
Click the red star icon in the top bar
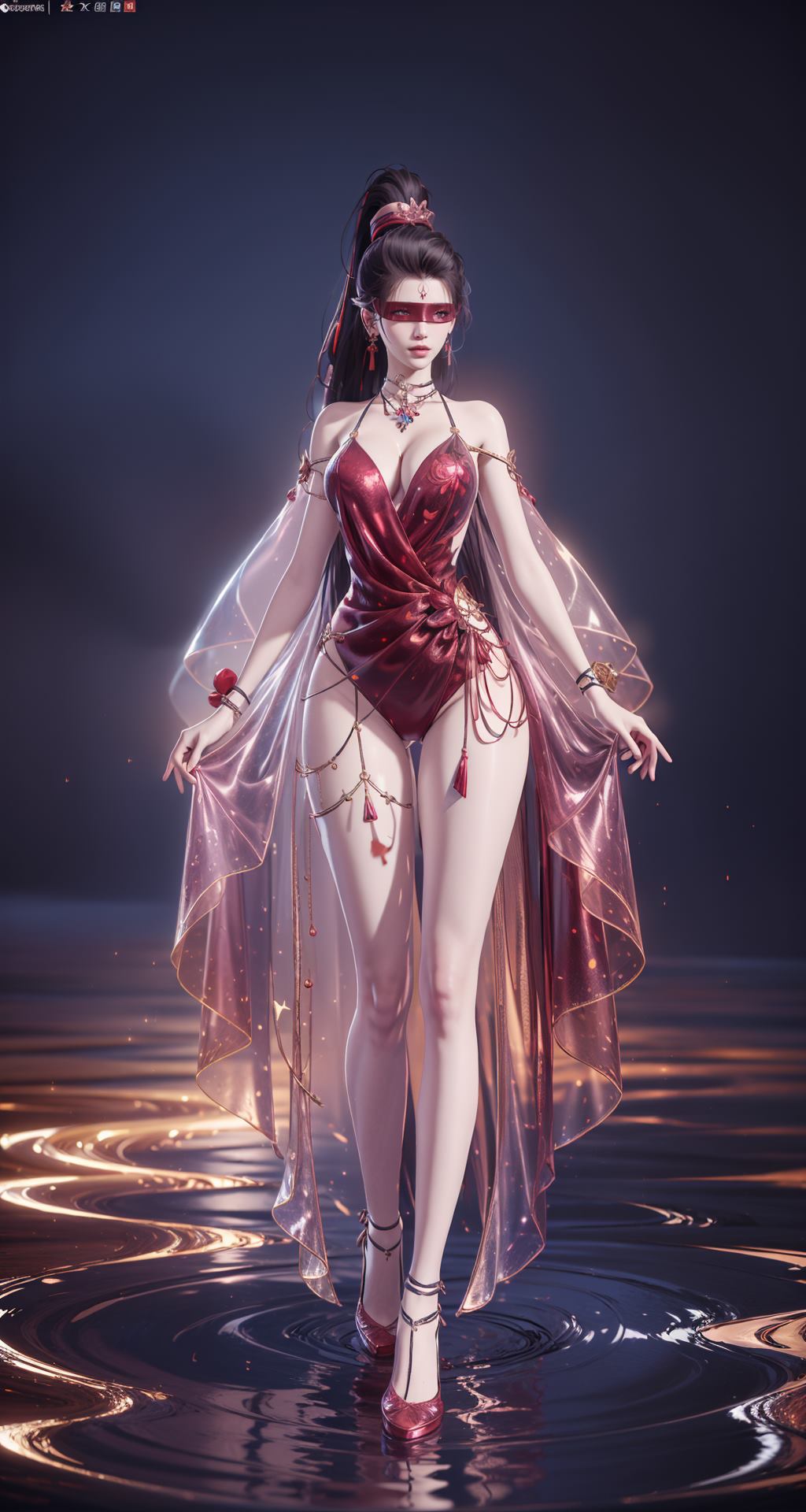tap(66, 7)
